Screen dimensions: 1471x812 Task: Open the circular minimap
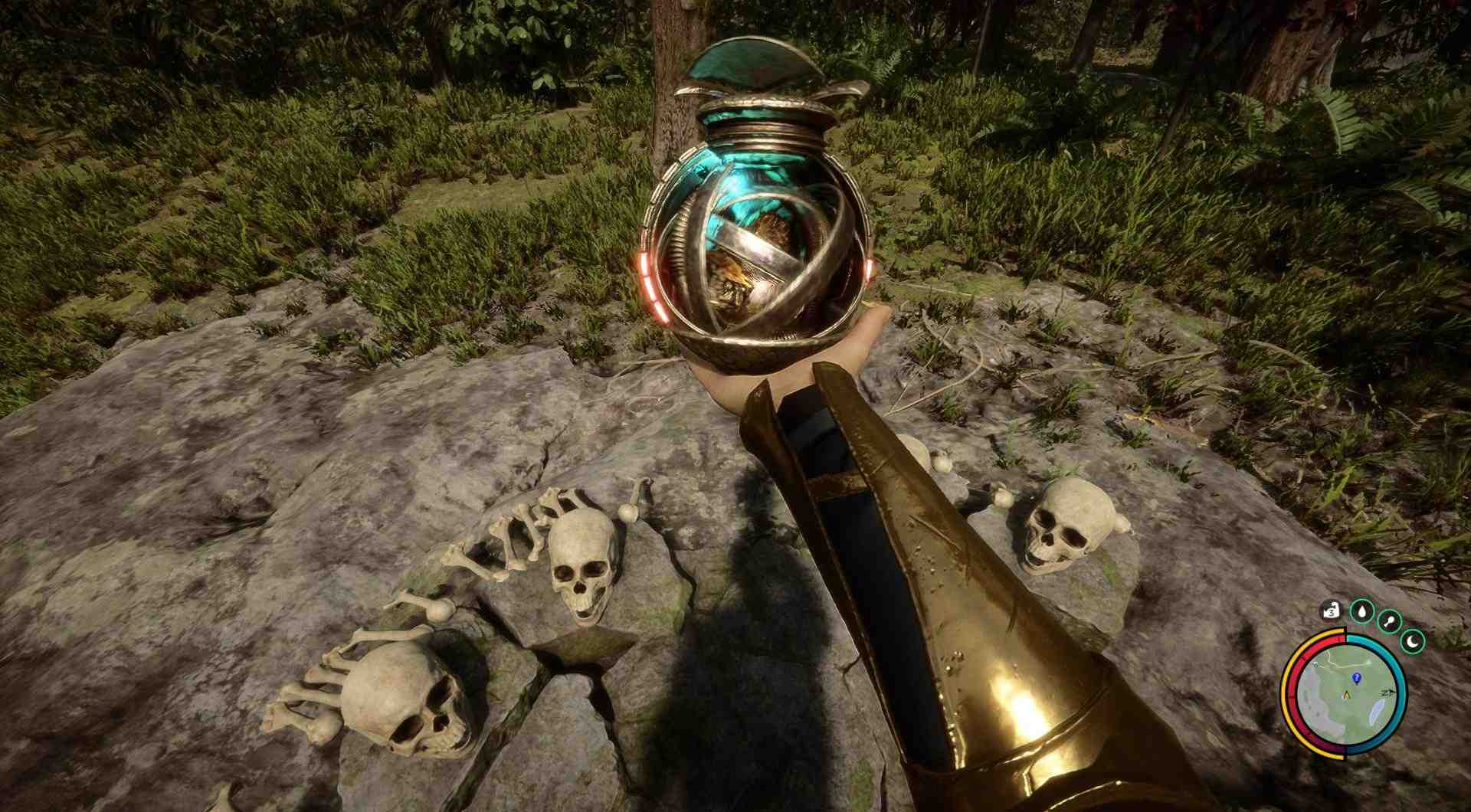1346,696
